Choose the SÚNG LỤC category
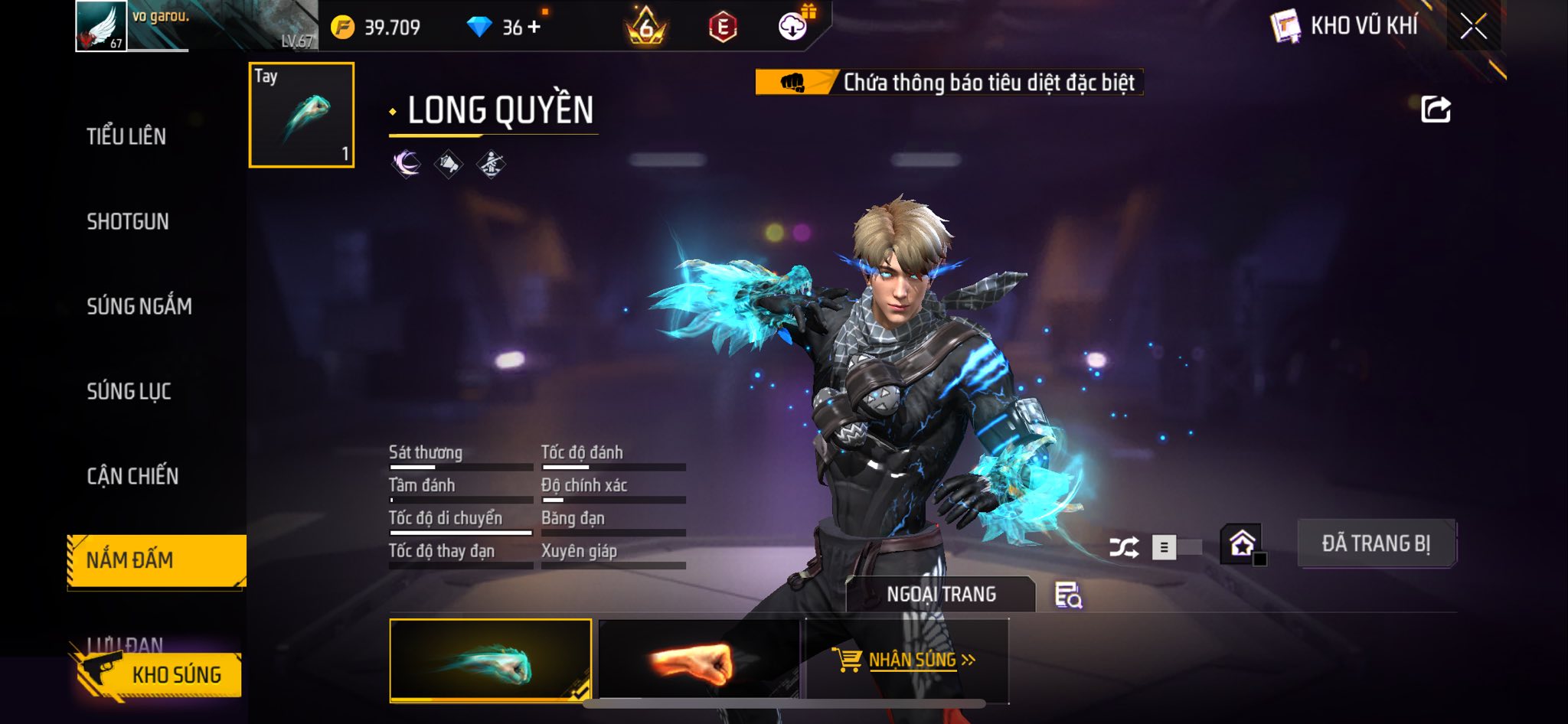 pos(129,392)
